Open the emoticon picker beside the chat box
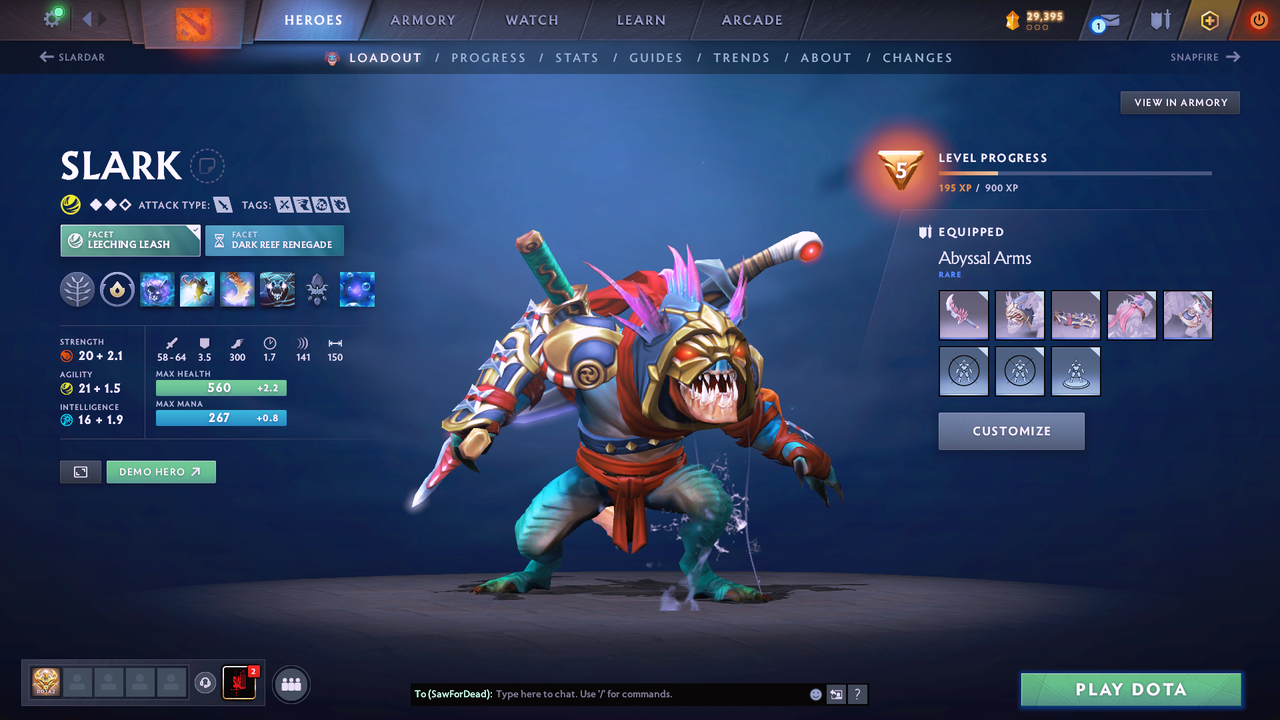Screen dimensions: 1280x720 point(815,694)
